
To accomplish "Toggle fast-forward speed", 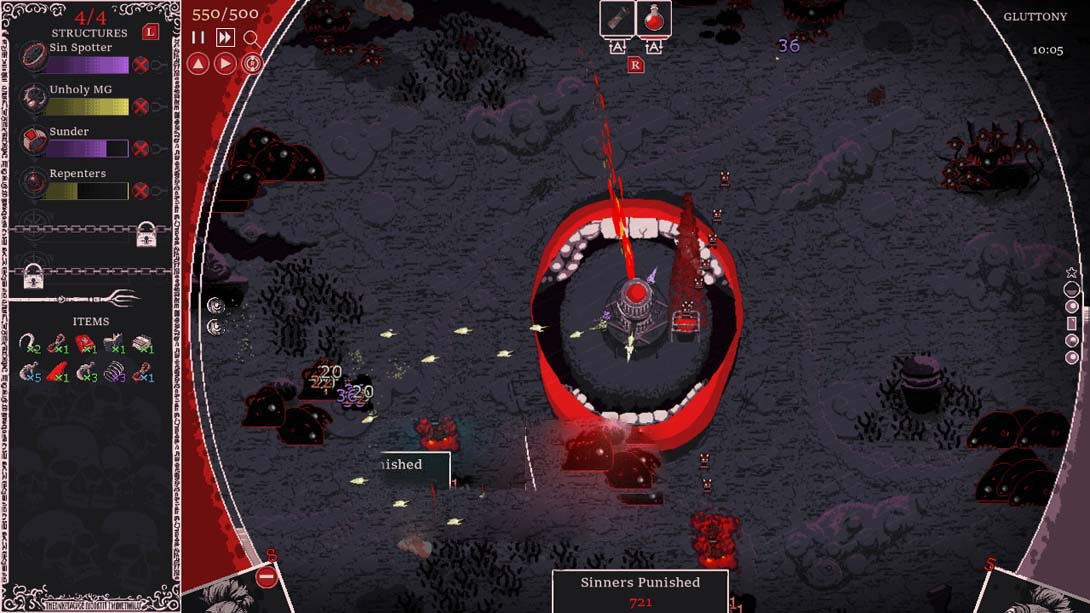I will tap(225, 38).
